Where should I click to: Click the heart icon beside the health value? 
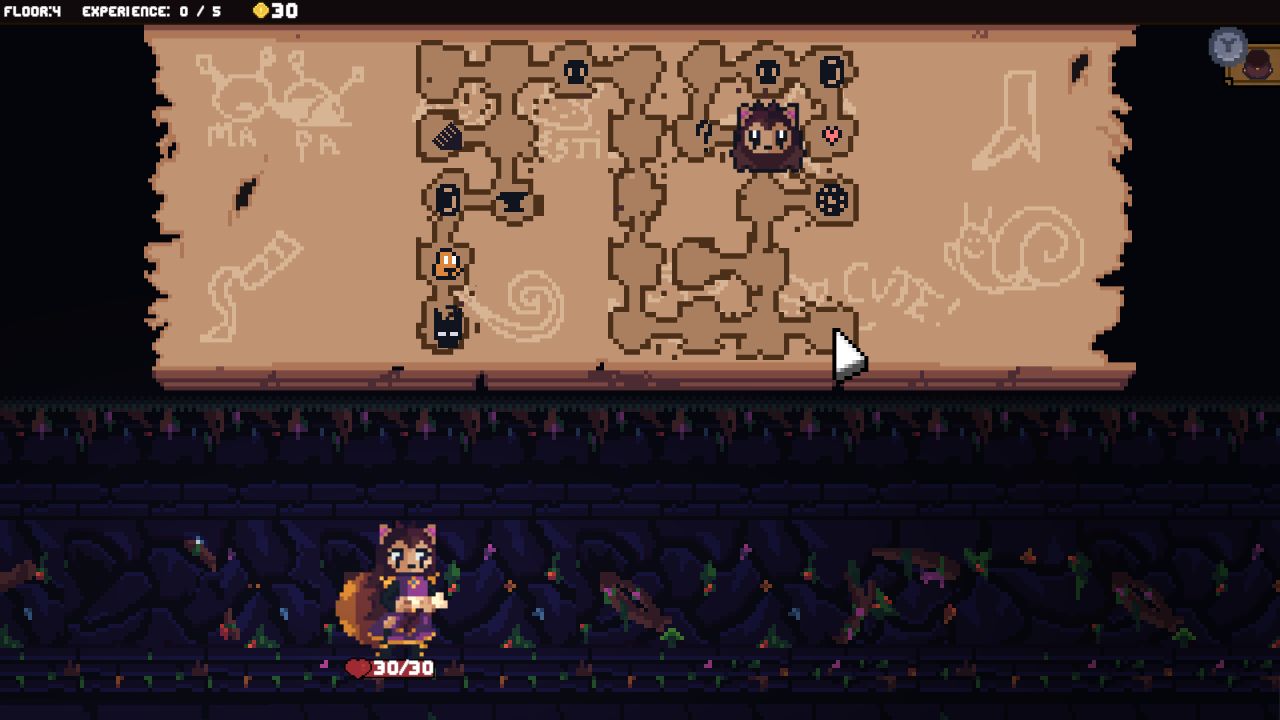point(358,670)
